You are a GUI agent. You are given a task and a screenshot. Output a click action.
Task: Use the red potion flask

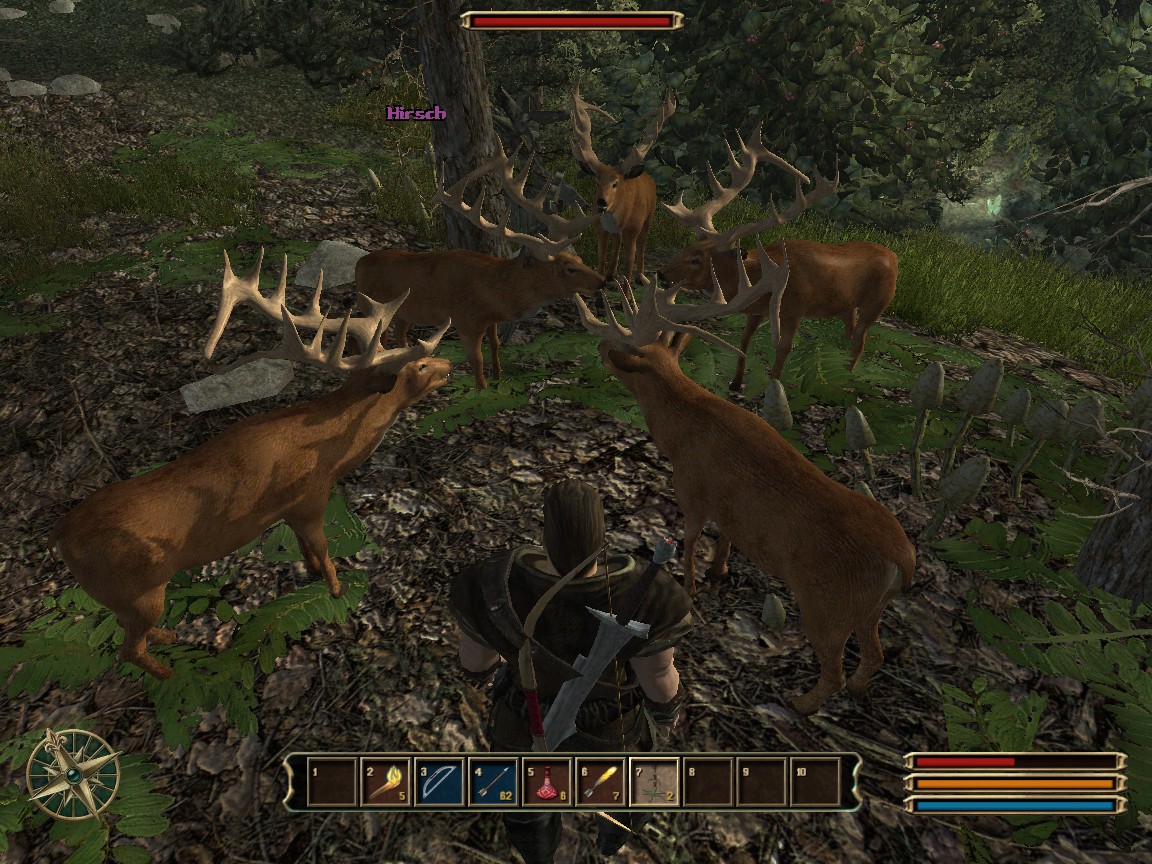coord(548,781)
